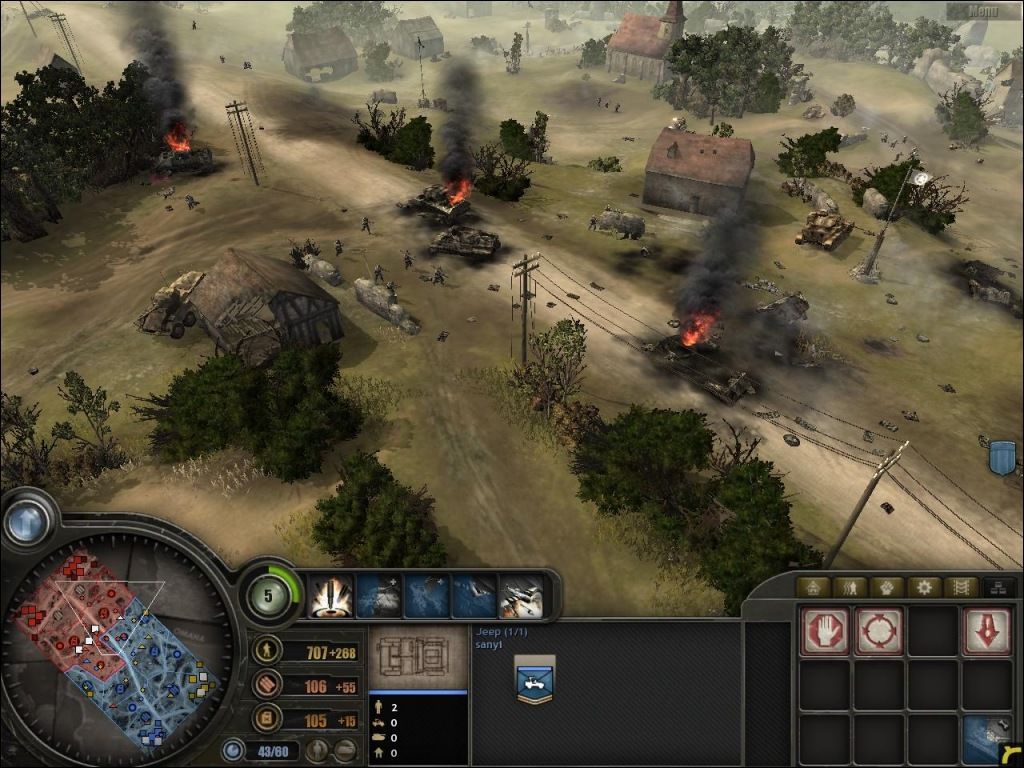Viewport: 1024px width, 768px height.
Task: Click the round blue button beside population count
Action: click(232, 750)
